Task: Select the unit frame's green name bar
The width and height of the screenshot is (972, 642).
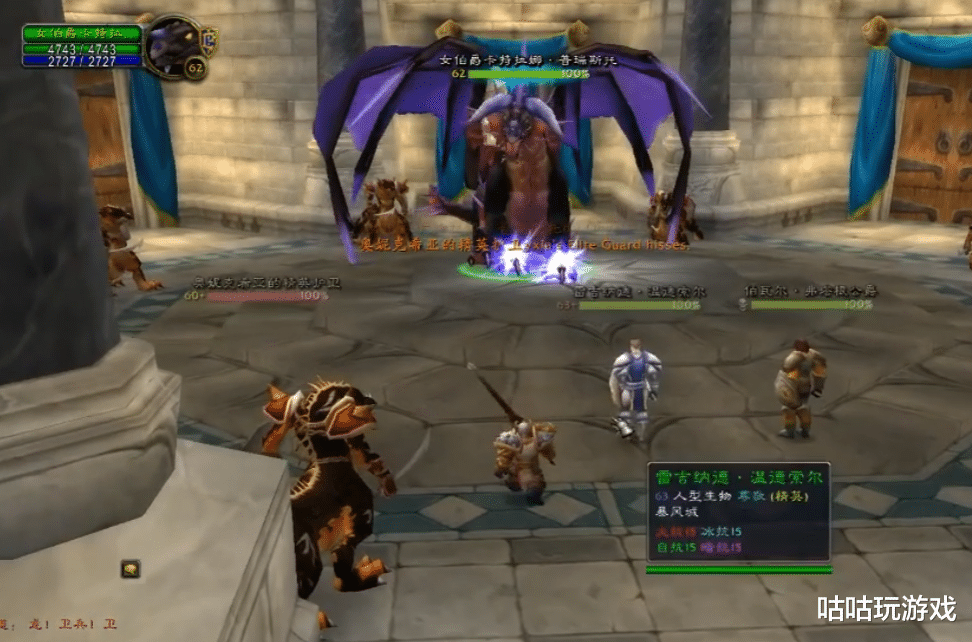Action: (82, 32)
